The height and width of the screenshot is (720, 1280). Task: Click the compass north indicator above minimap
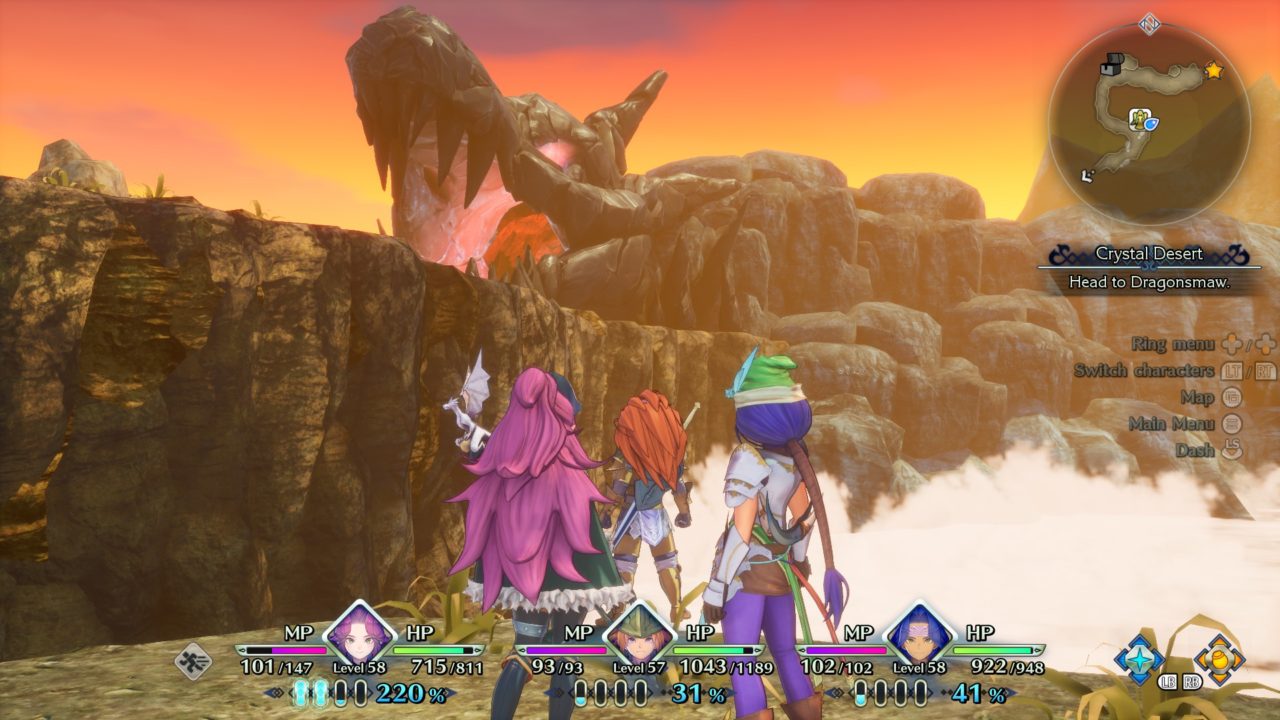1149,24
